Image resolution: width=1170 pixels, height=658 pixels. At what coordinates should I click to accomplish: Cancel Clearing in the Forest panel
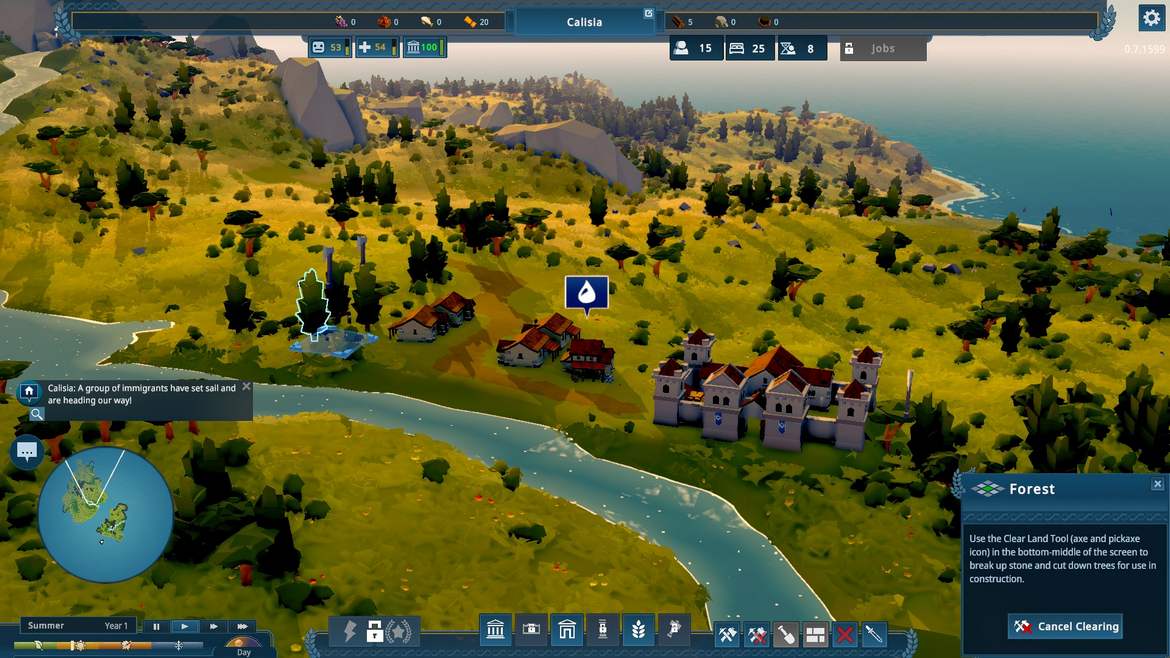point(1065,627)
